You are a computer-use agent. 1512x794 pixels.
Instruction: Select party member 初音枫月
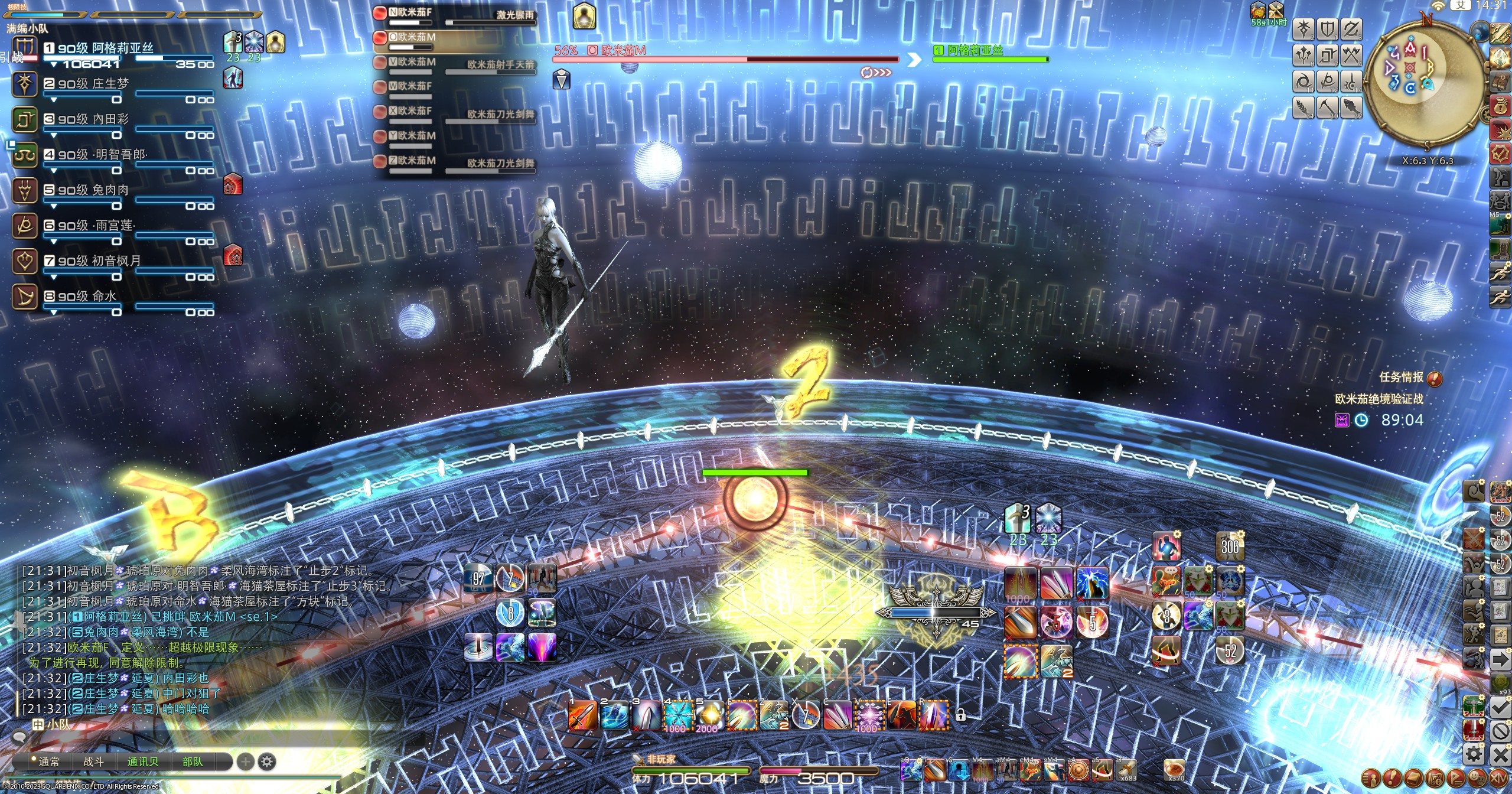click(x=99, y=261)
